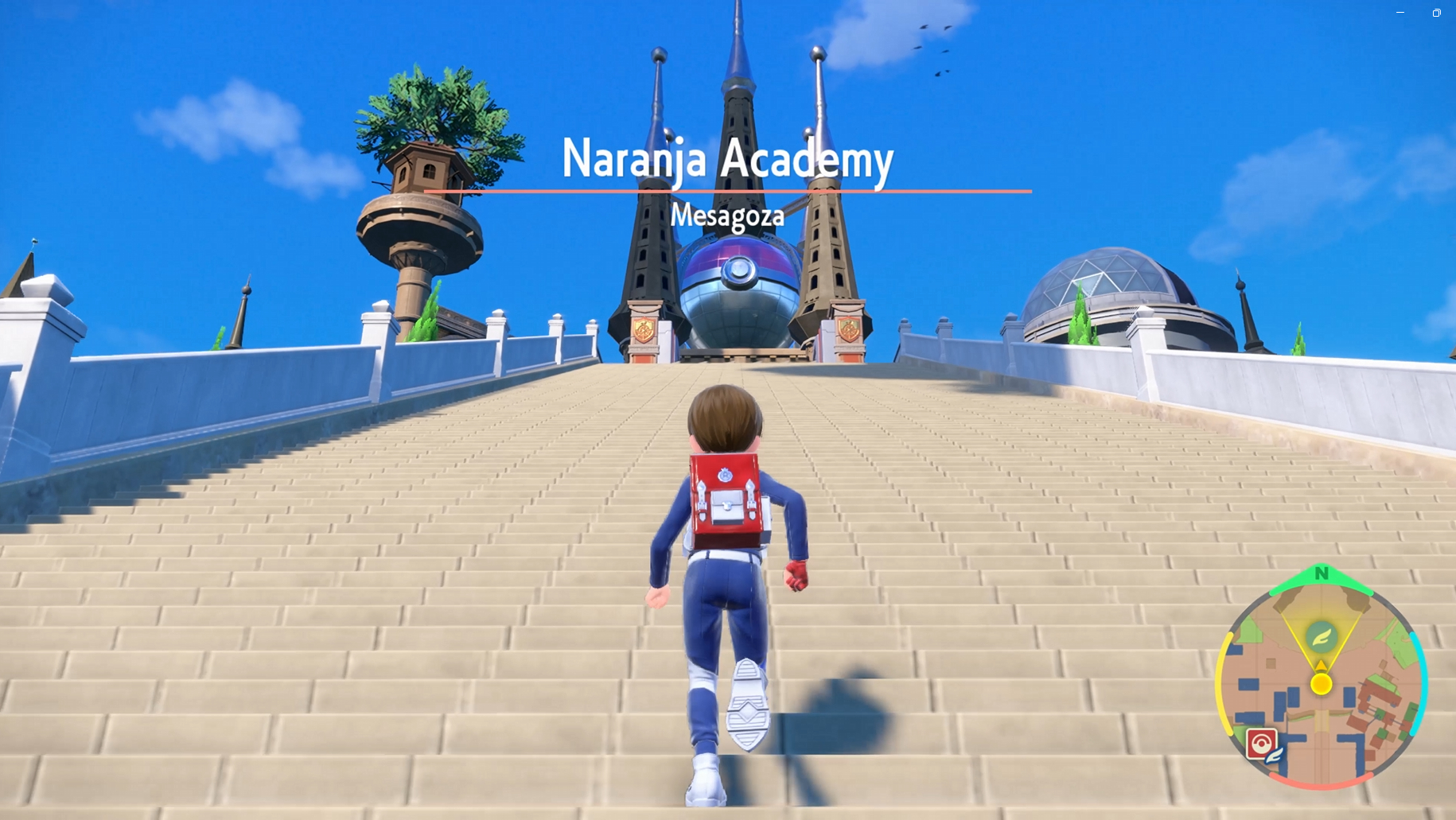The image size is (1456, 820).
Task: Click the yellow player dot on the minimap
Action: pyautogui.click(x=1322, y=683)
